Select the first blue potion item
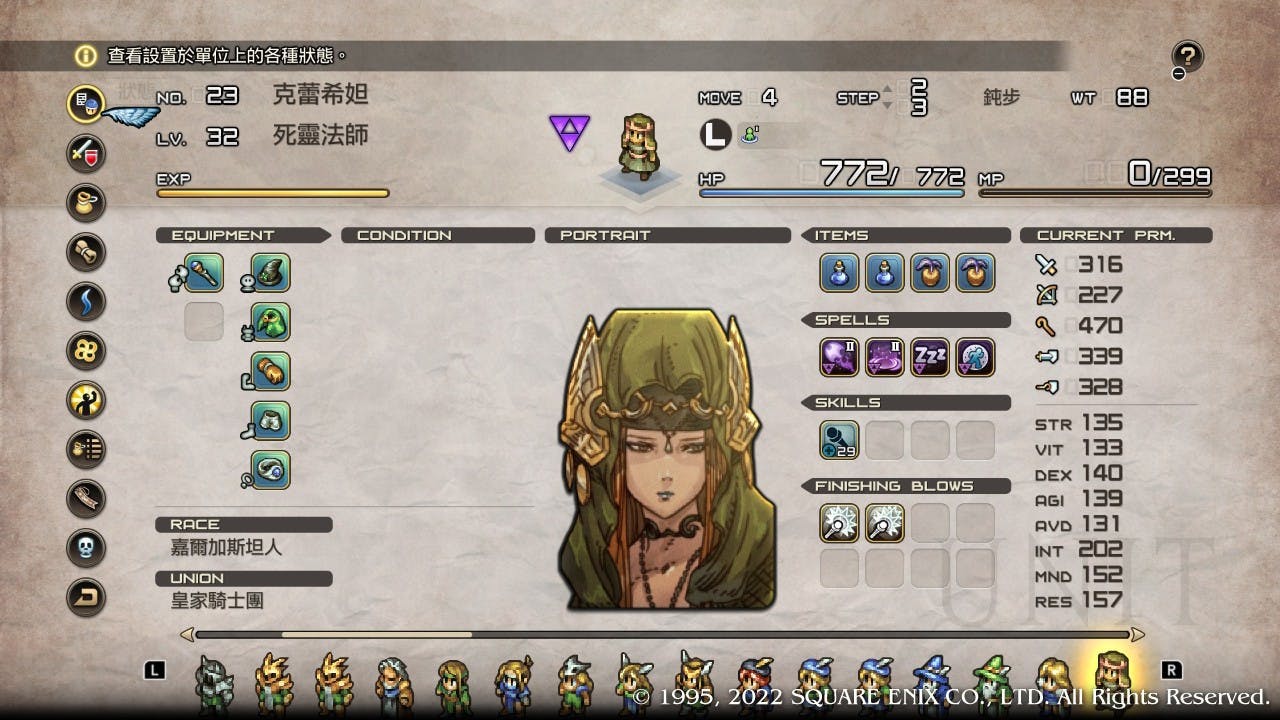The height and width of the screenshot is (720, 1280). tap(839, 273)
